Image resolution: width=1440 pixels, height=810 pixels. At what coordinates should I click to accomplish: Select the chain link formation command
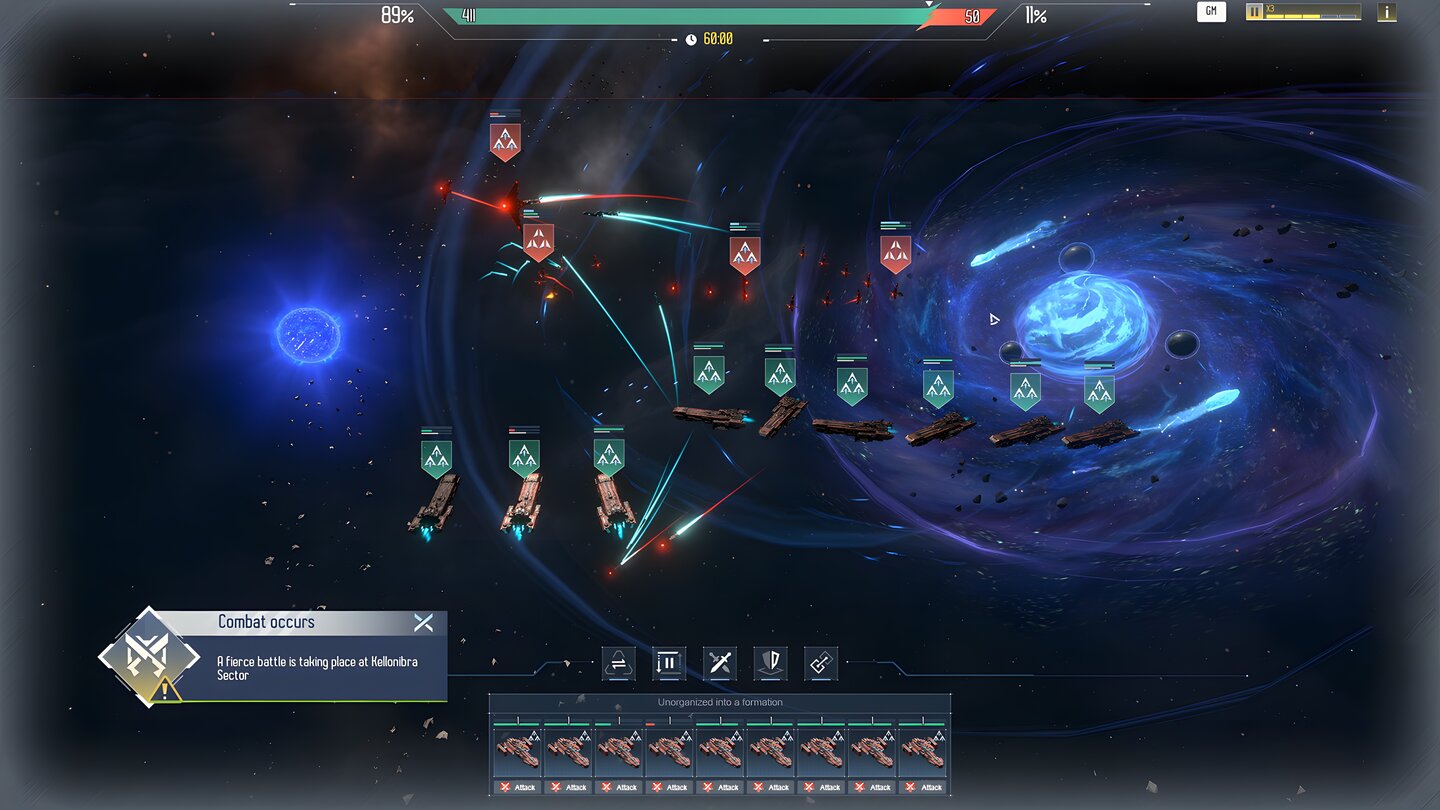click(x=821, y=664)
